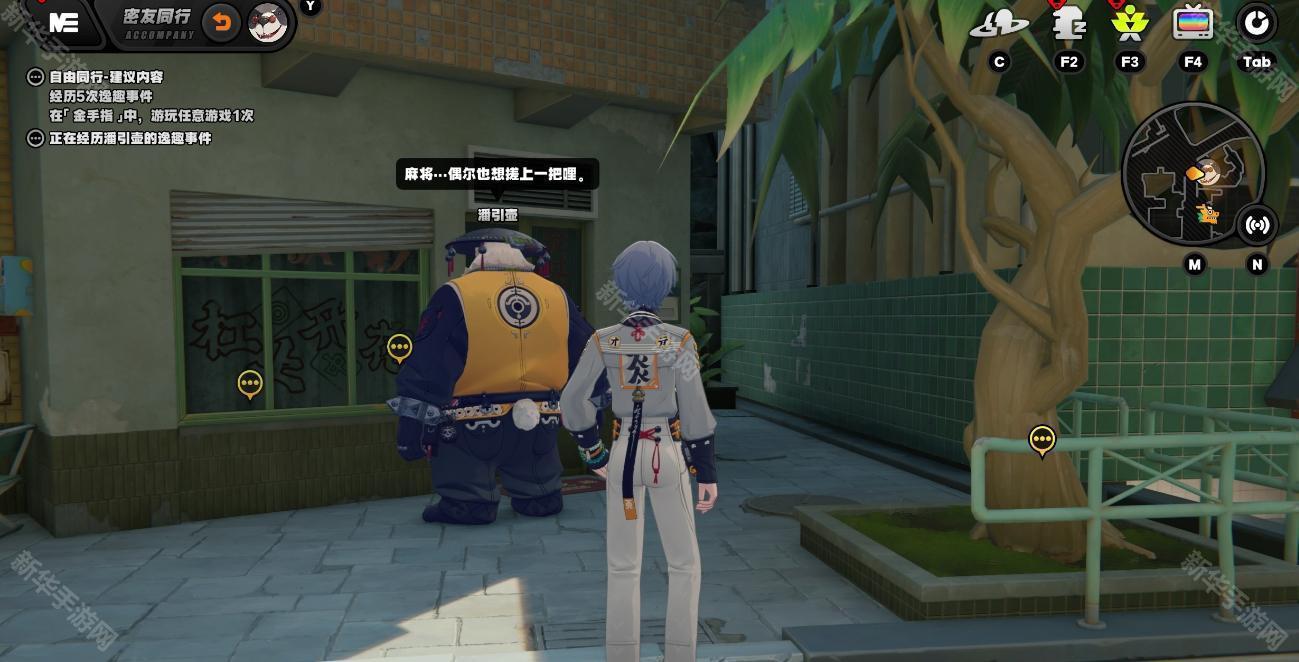Click the orange return arrow button
The width and height of the screenshot is (1299, 662).
coord(221,22)
